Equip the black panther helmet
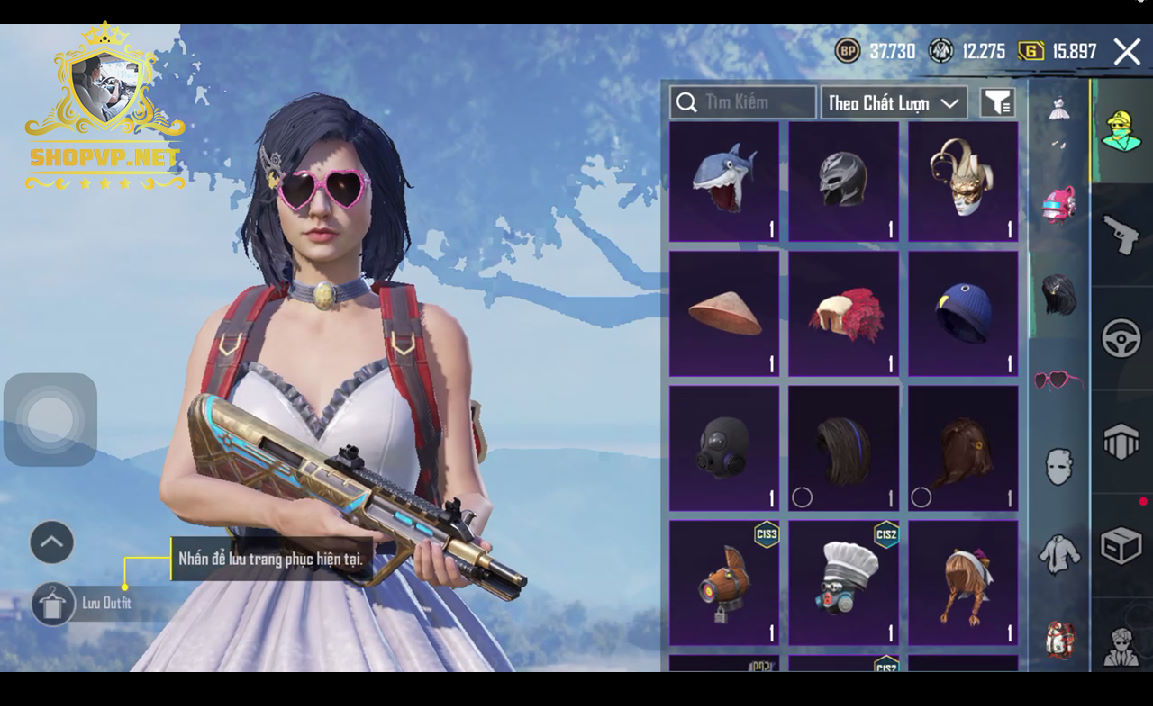Image resolution: width=1153 pixels, height=706 pixels. coord(843,182)
